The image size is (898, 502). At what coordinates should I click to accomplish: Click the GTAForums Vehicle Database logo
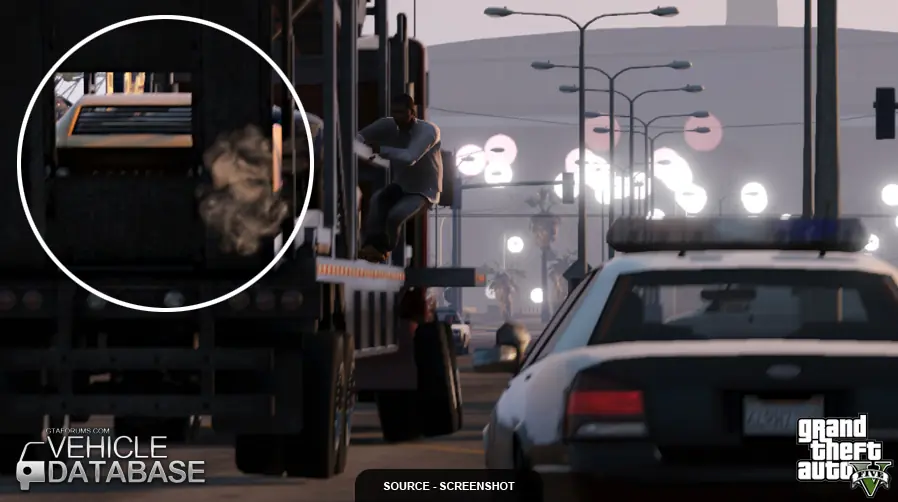coord(111,458)
